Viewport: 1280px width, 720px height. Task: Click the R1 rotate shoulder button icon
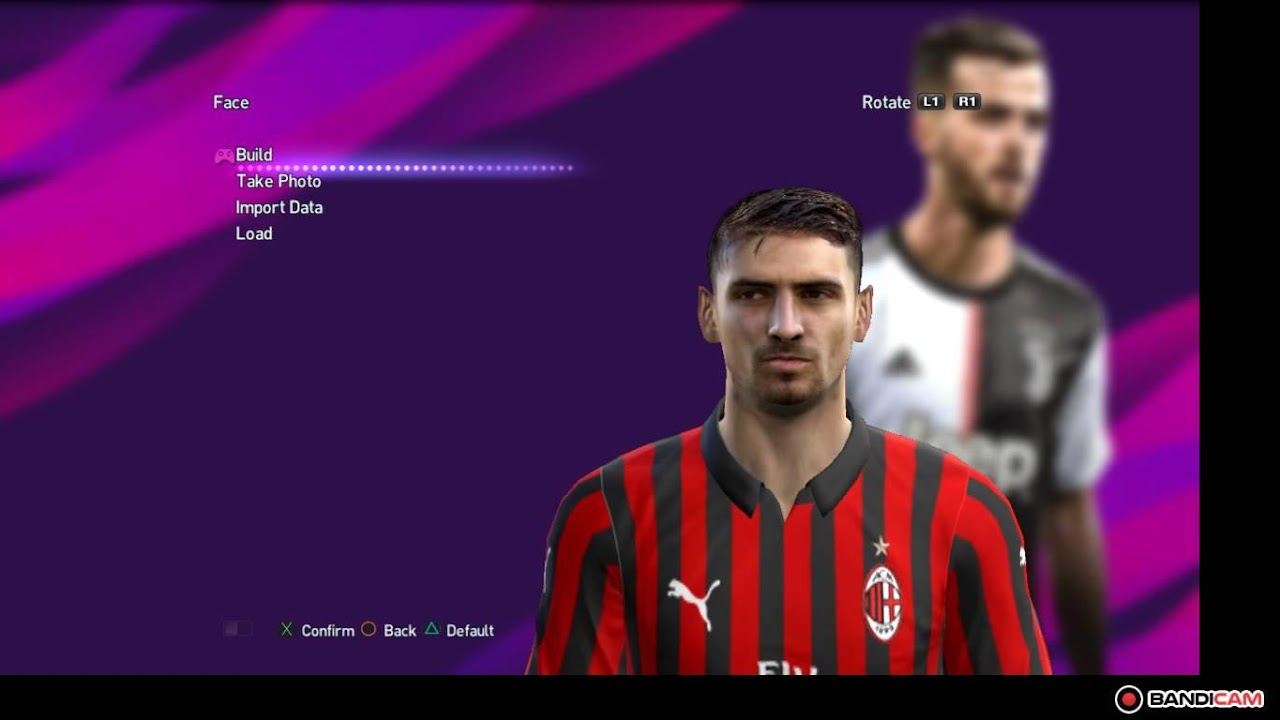click(966, 101)
